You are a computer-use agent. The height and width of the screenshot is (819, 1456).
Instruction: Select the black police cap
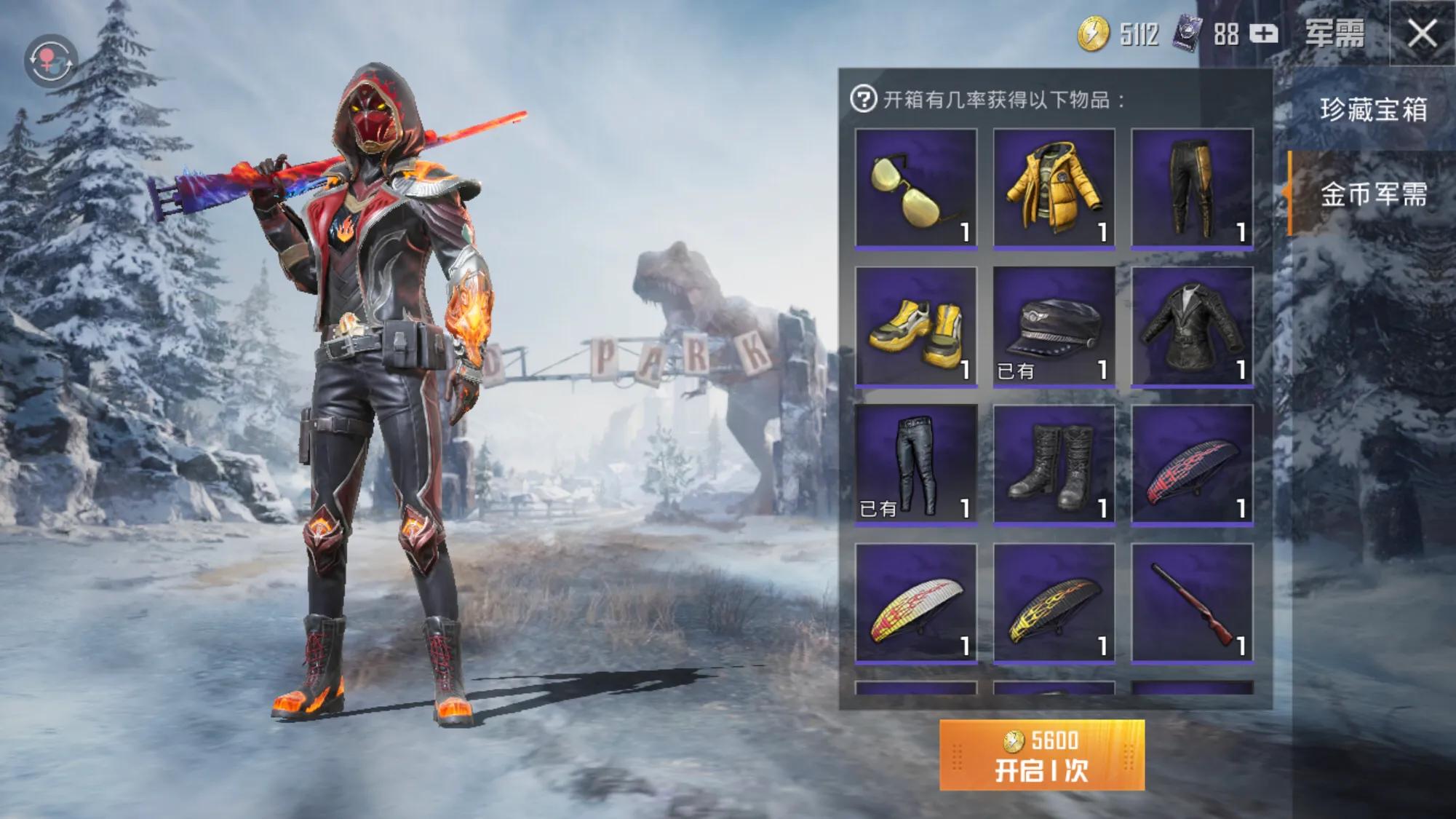1054,327
